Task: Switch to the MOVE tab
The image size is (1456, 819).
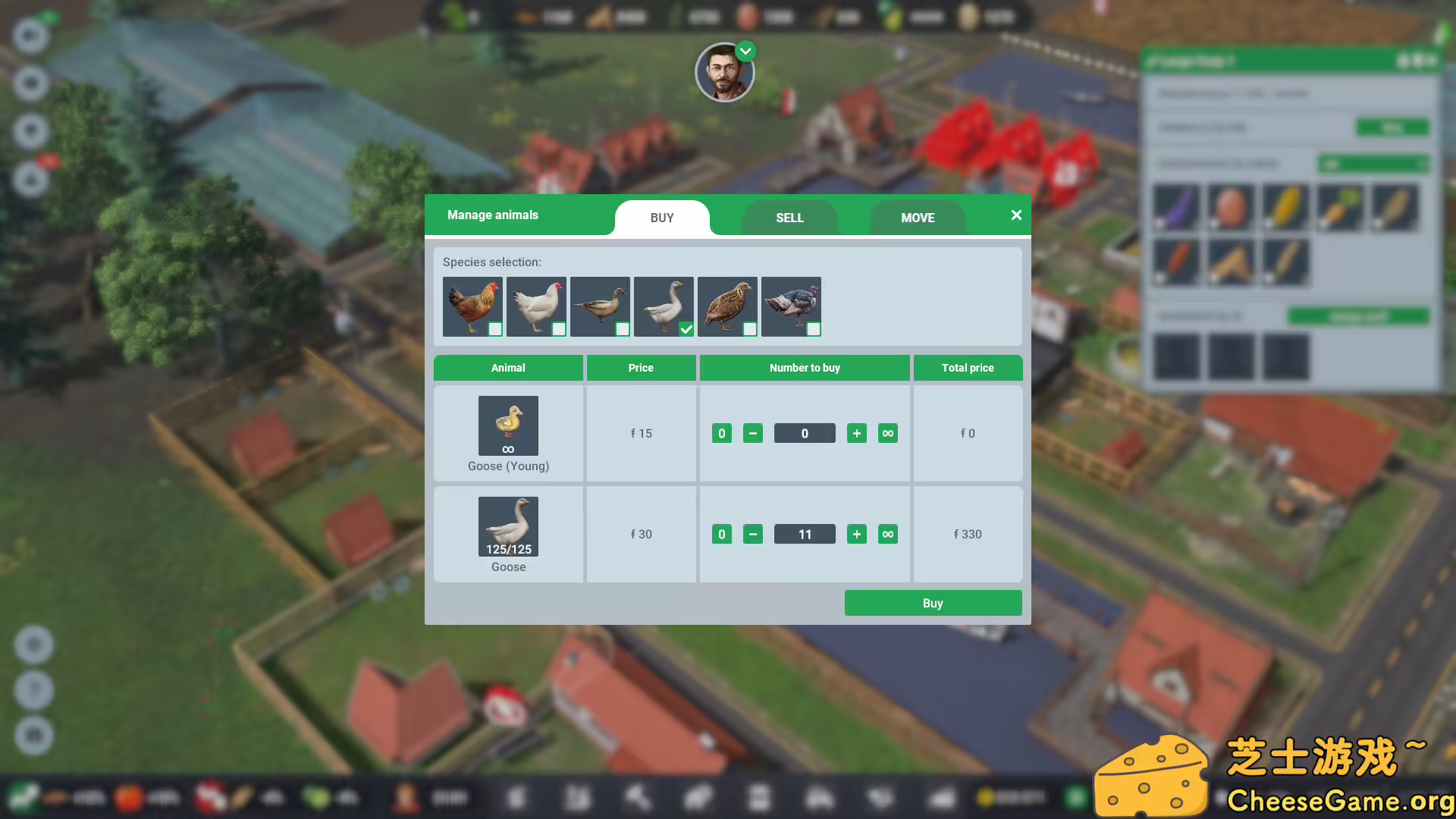Action: 918,218
